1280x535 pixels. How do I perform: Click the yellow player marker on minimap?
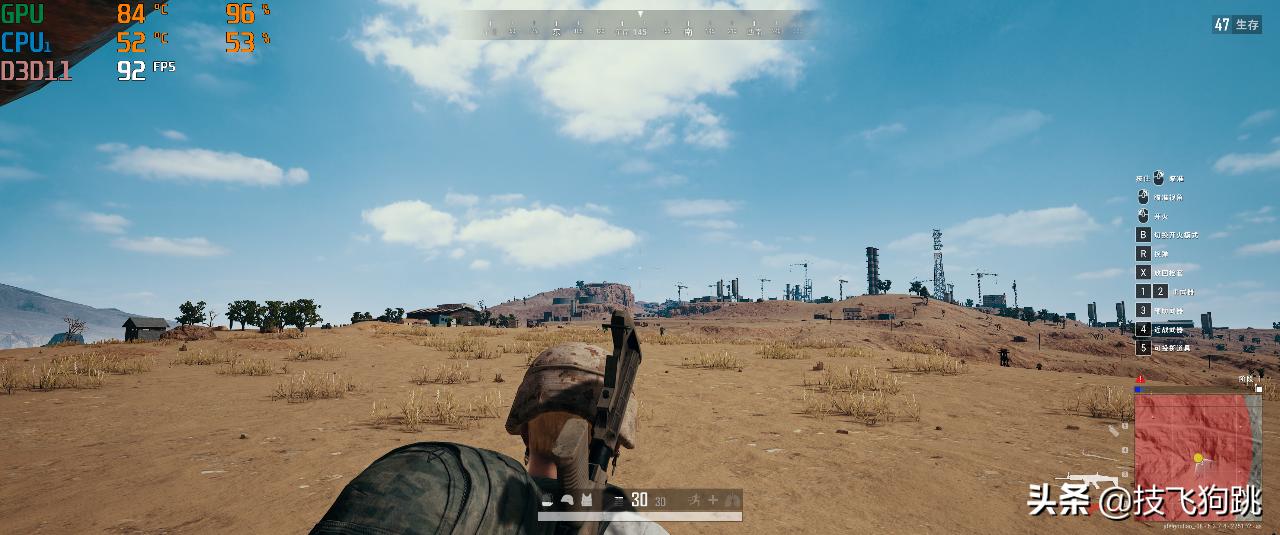click(x=1198, y=458)
